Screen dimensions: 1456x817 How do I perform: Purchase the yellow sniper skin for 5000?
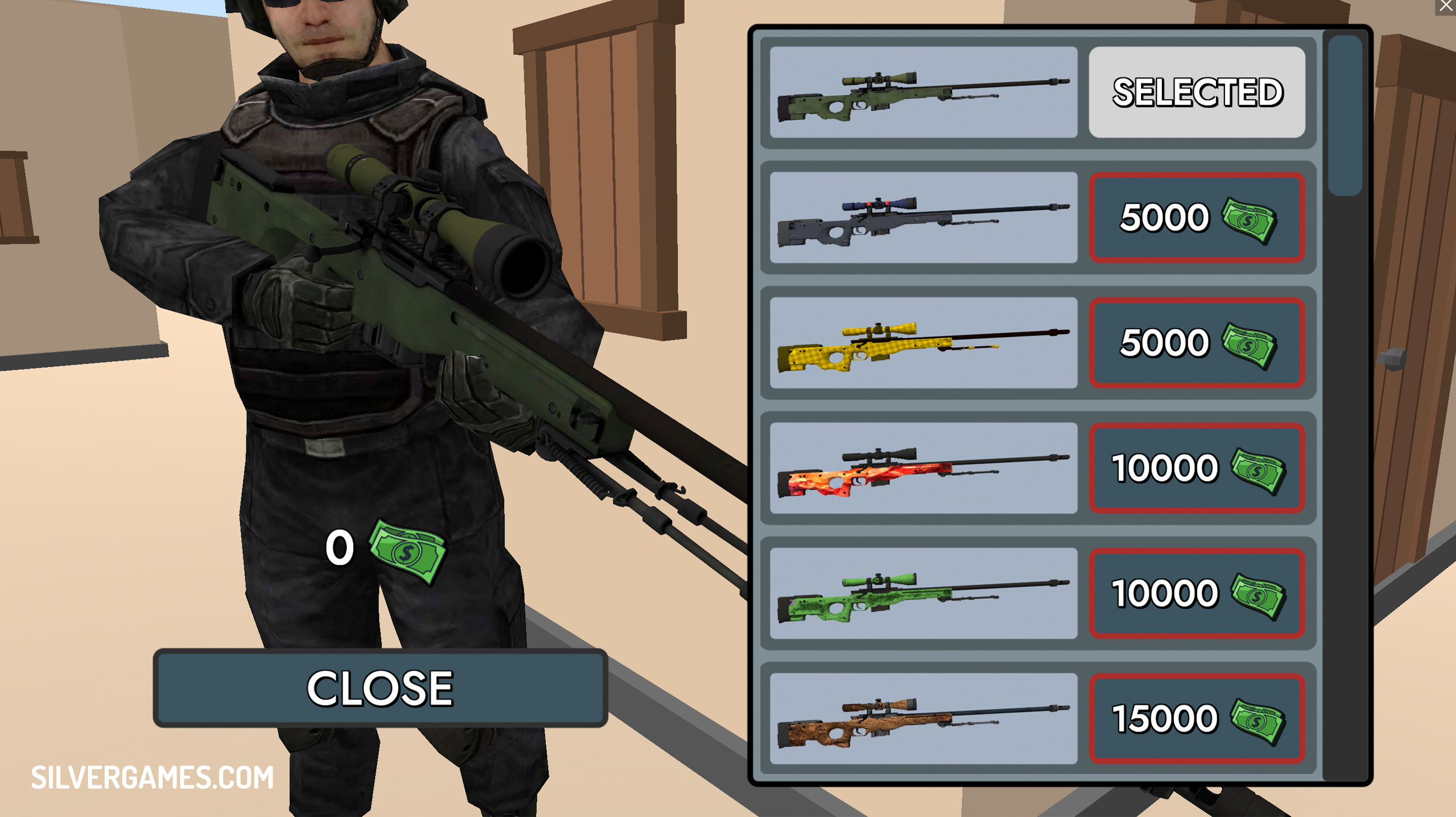pyautogui.click(x=1197, y=343)
